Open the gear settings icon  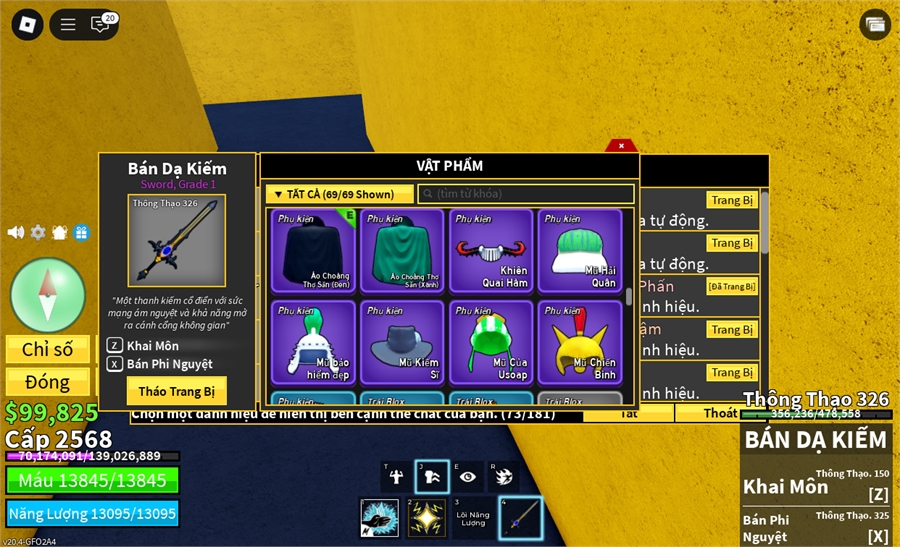pyautogui.click(x=38, y=232)
